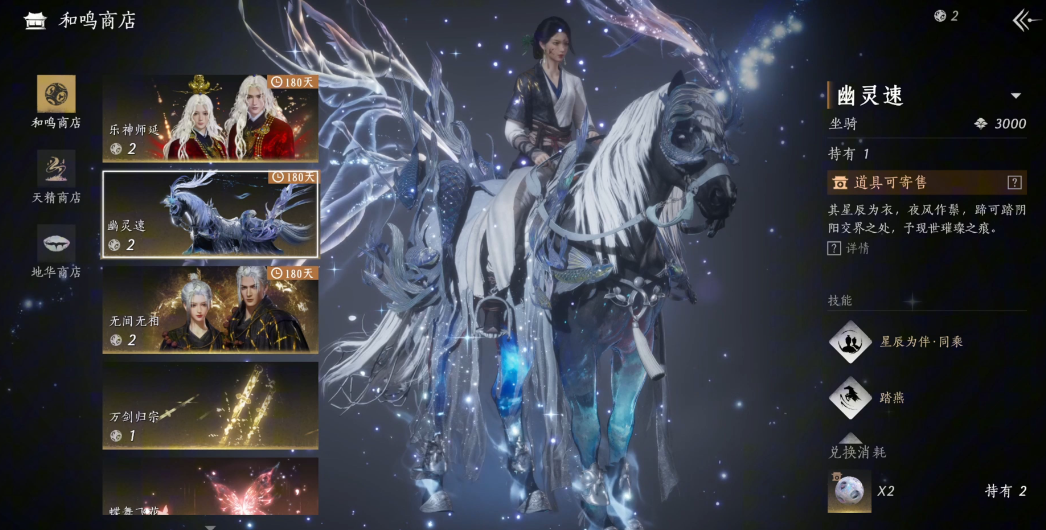
Task: Select the 幽灵速 mount listing
Action: pyautogui.click(x=210, y=214)
